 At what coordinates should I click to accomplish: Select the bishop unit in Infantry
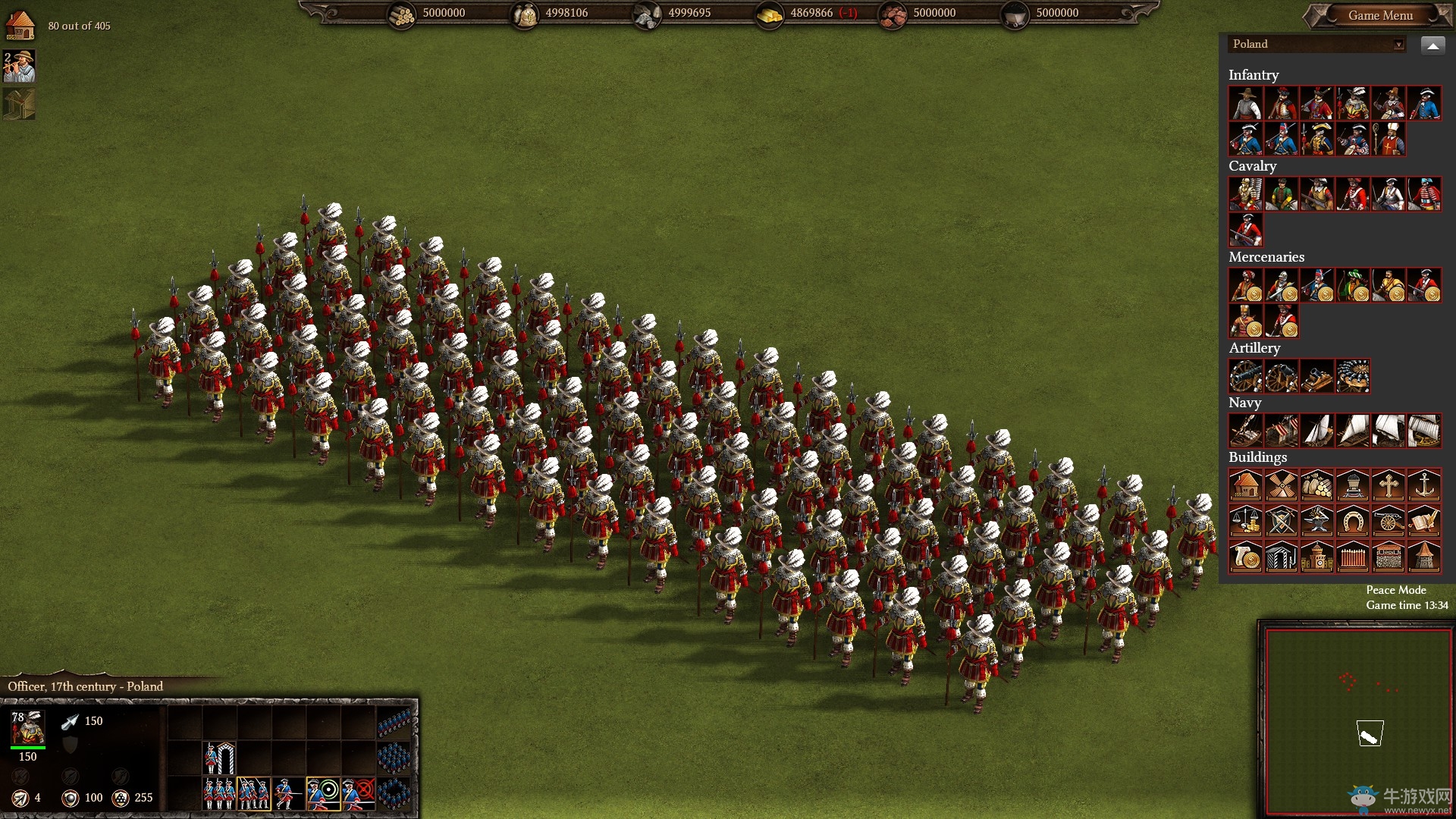click(x=1389, y=140)
